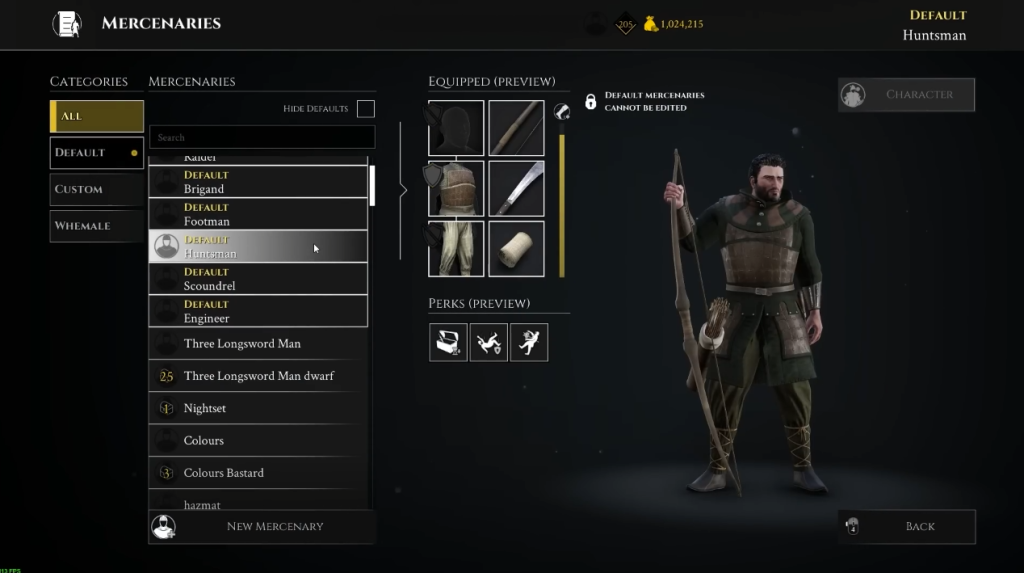1024x573 pixels.
Task: Select the default Engineer mercenary
Action: 258,311
